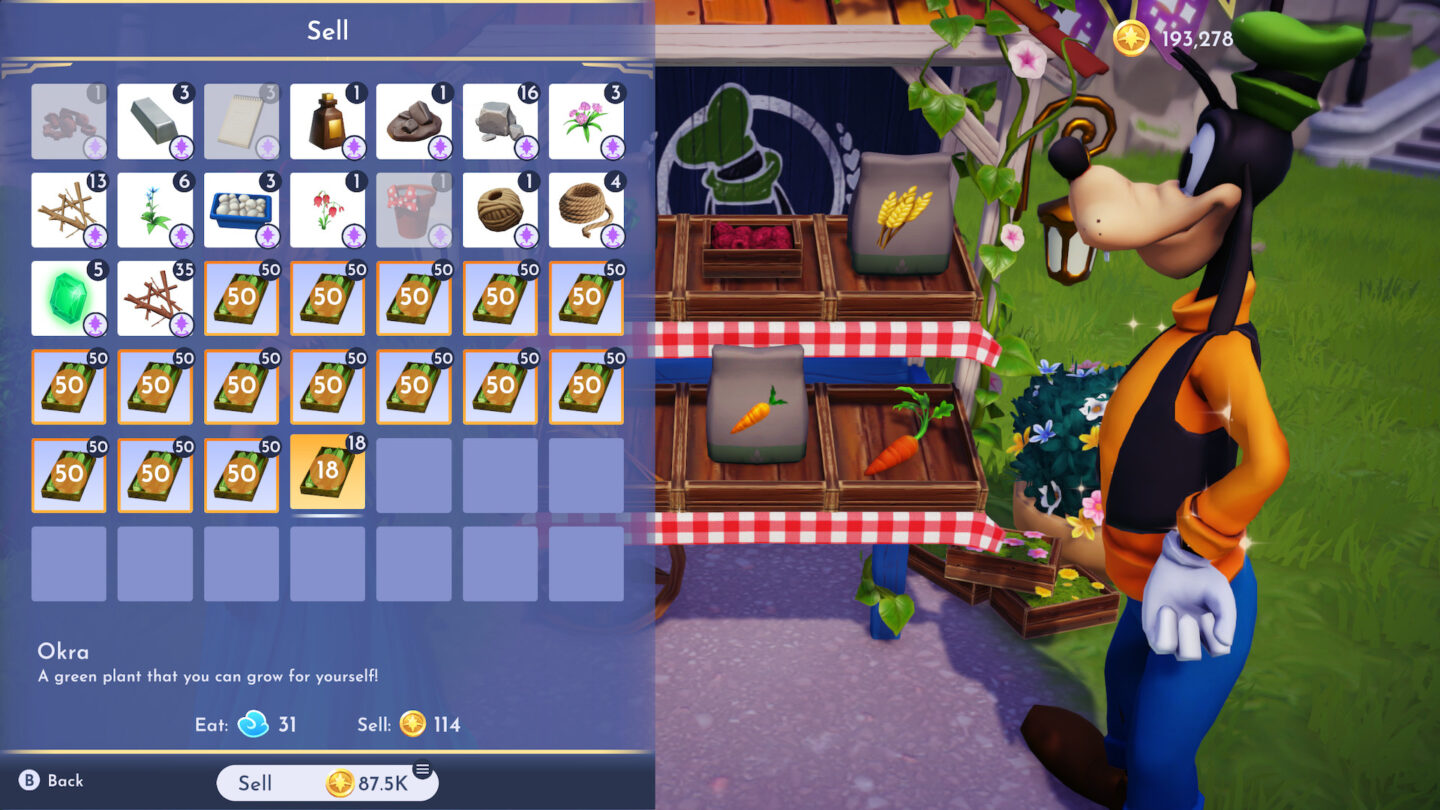This screenshot has width=1440, height=810.
Task: Select the greyed-out red bricks slot
Action: pos(69,122)
